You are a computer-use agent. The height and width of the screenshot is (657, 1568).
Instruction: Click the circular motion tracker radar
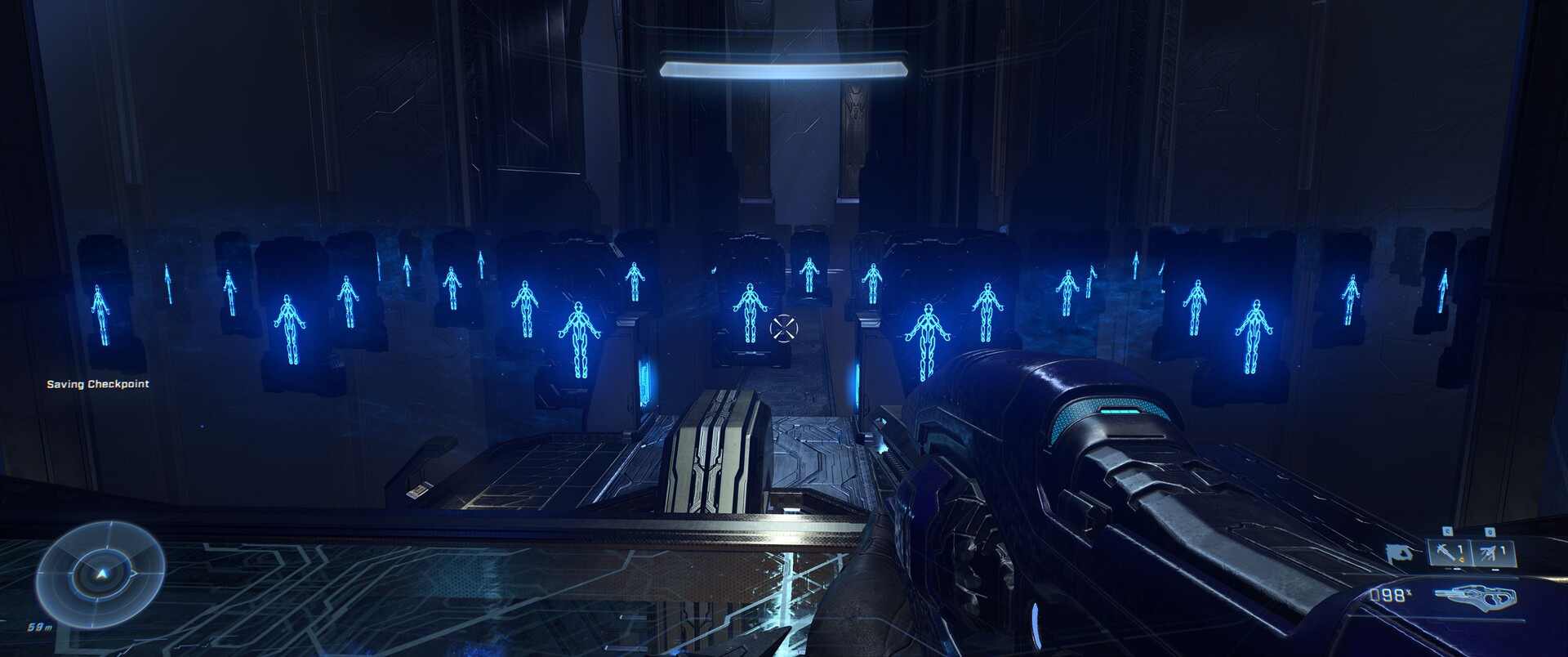(x=100, y=573)
